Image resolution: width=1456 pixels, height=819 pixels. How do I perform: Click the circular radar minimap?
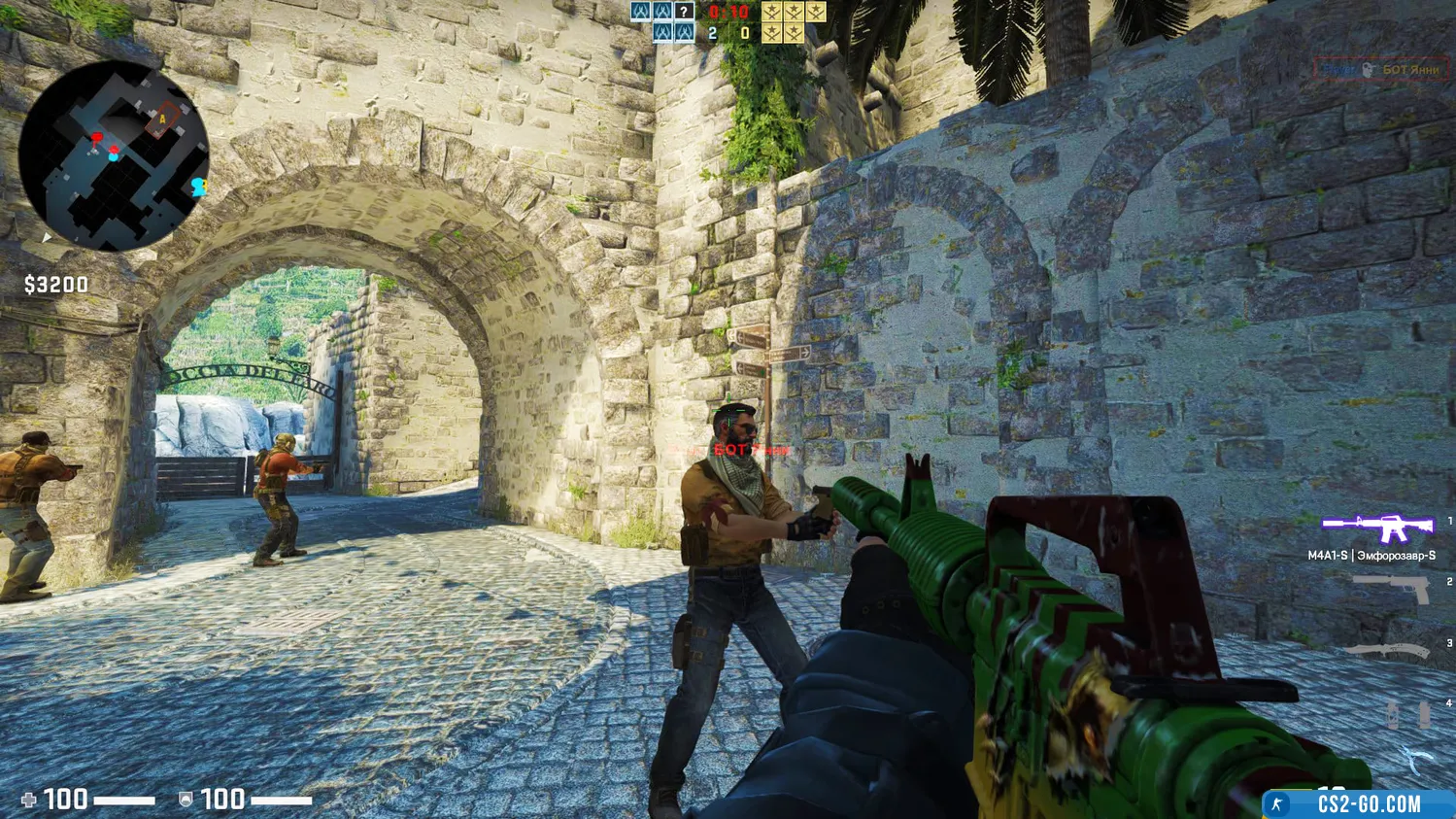[114, 155]
